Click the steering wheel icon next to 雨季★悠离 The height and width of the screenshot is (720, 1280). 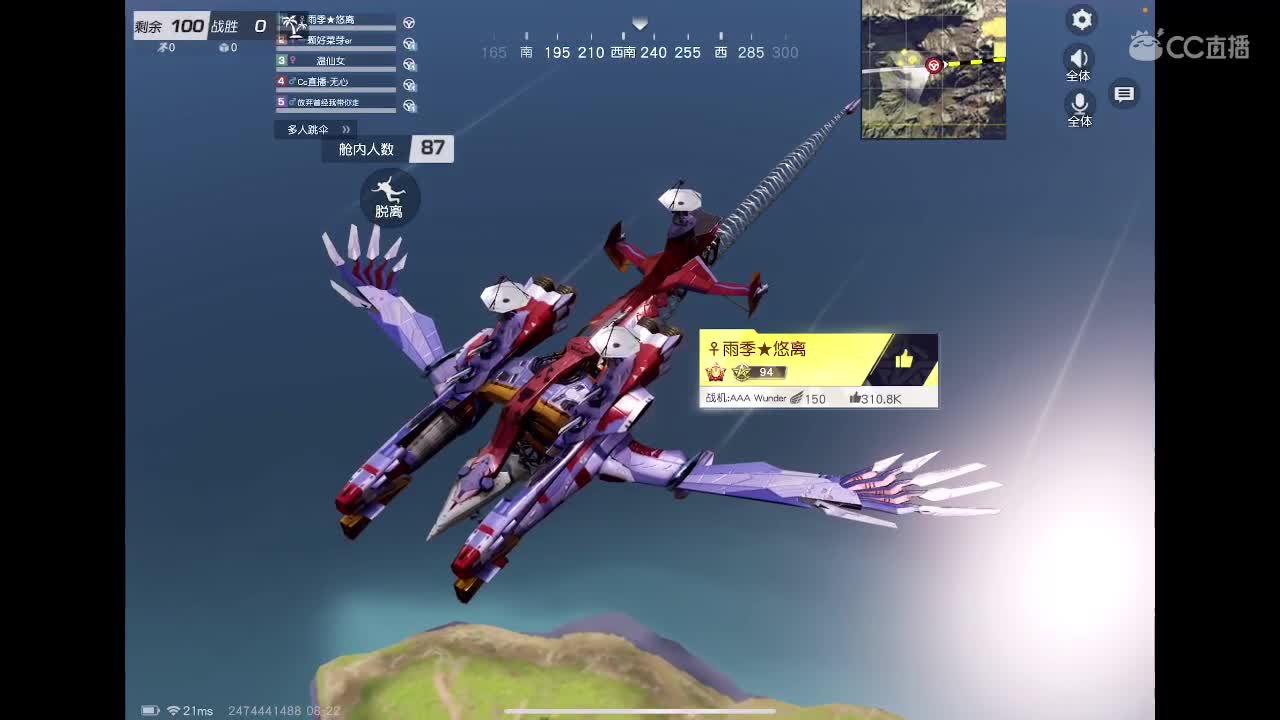point(409,21)
